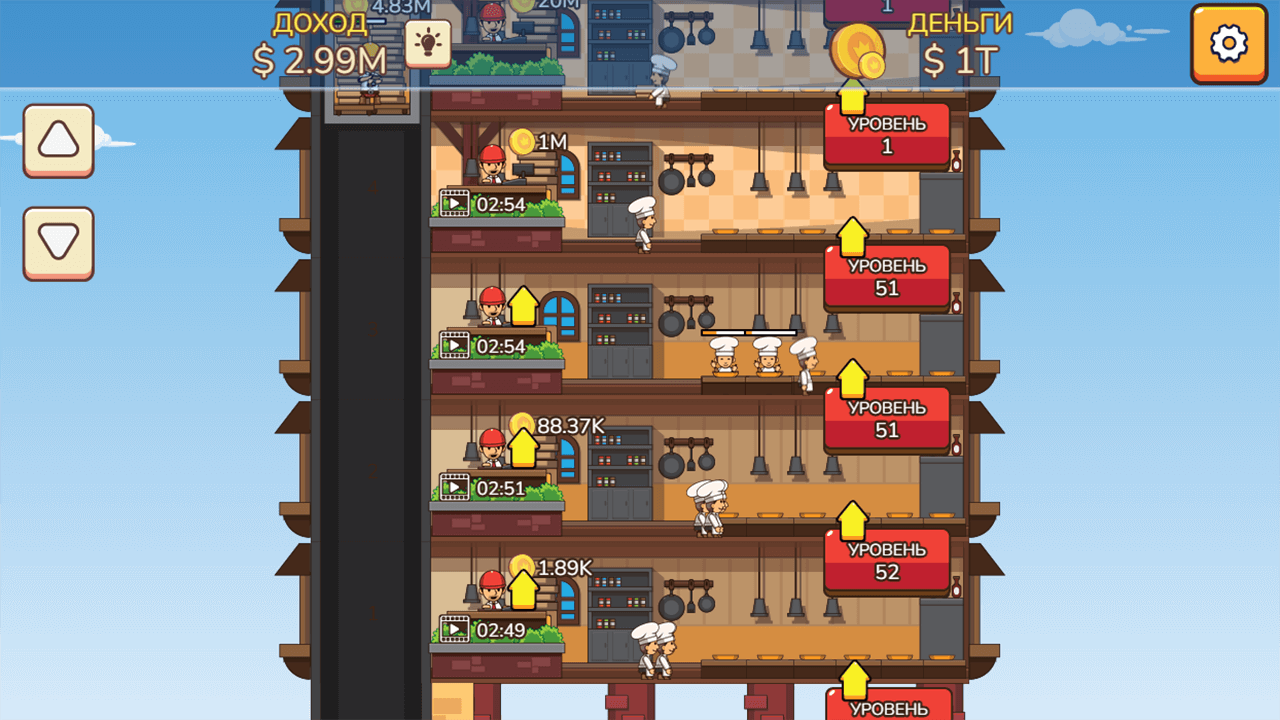Viewport: 1280px width, 720px height.
Task: Open the lightbulb boost icon at the top
Action: [428, 44]
